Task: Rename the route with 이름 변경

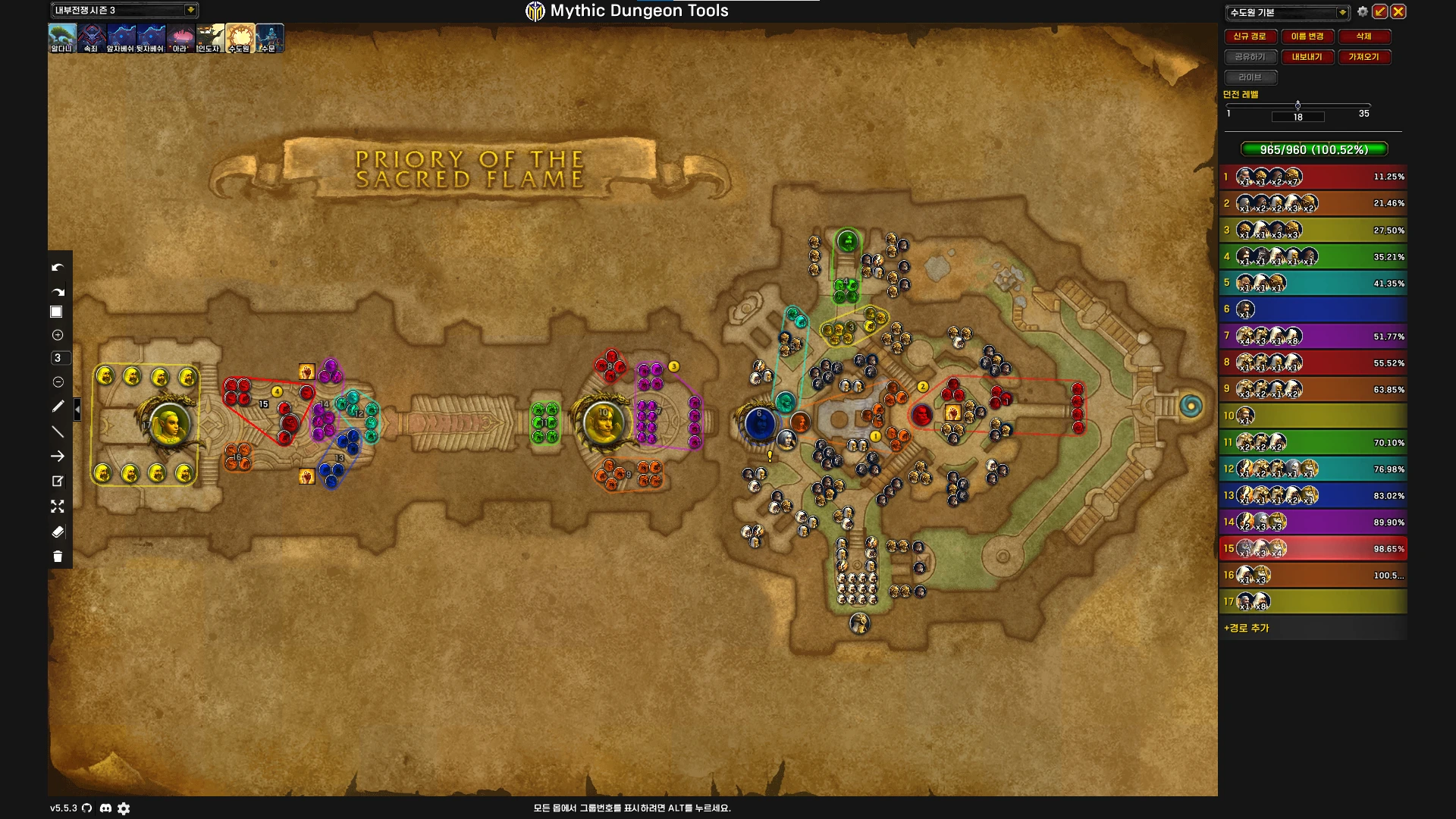Action: (x=1307, y=36)
